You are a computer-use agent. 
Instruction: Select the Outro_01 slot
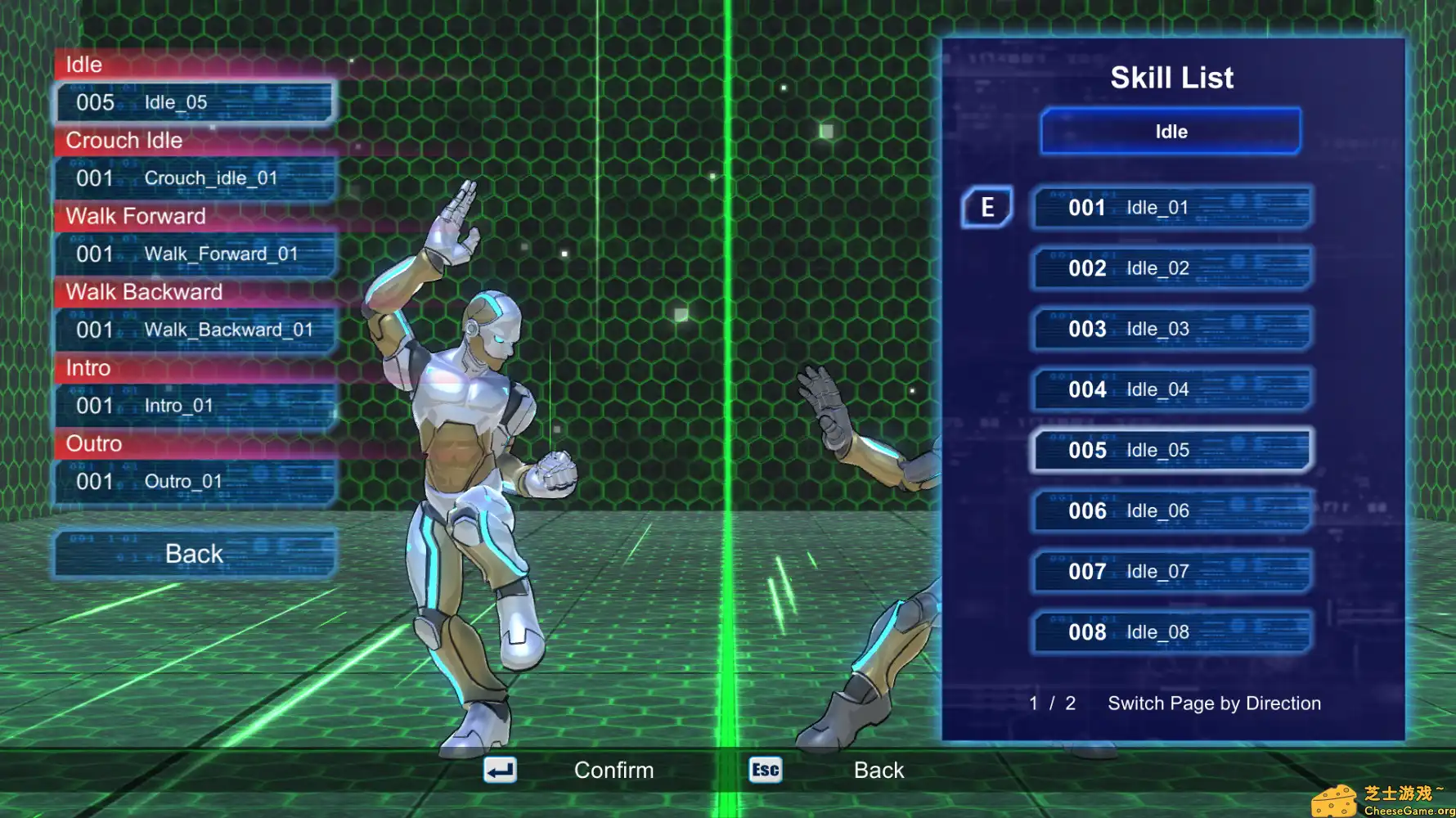coord(194,481)
